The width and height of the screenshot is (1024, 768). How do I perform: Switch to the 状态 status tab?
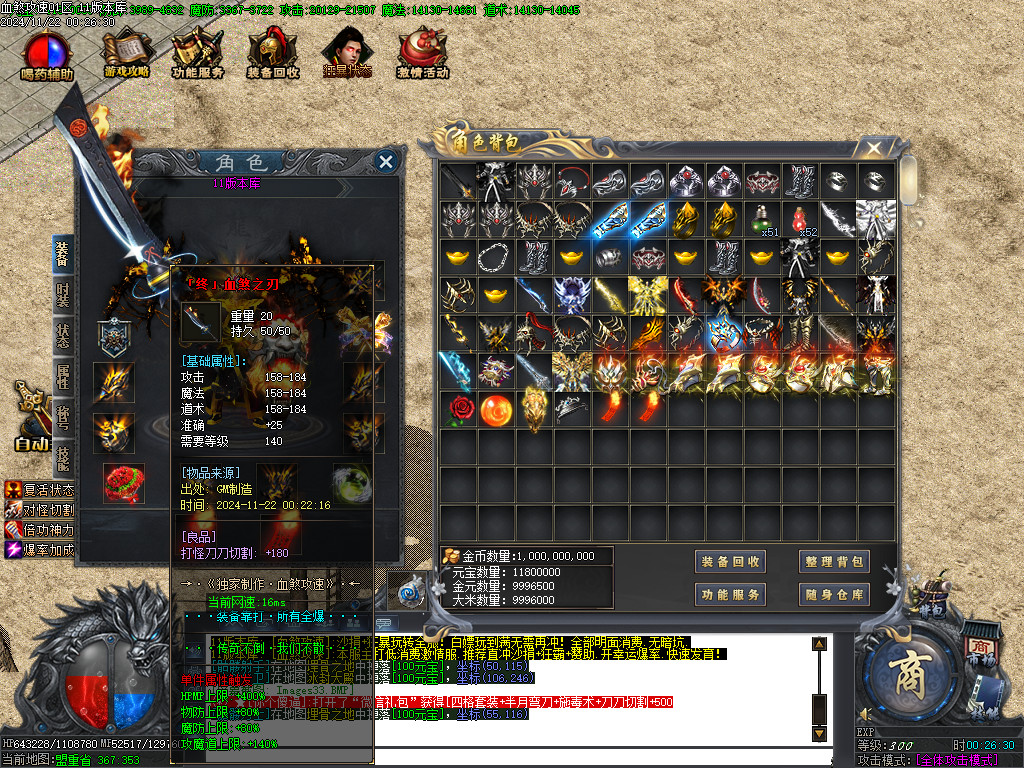point(63,337)
